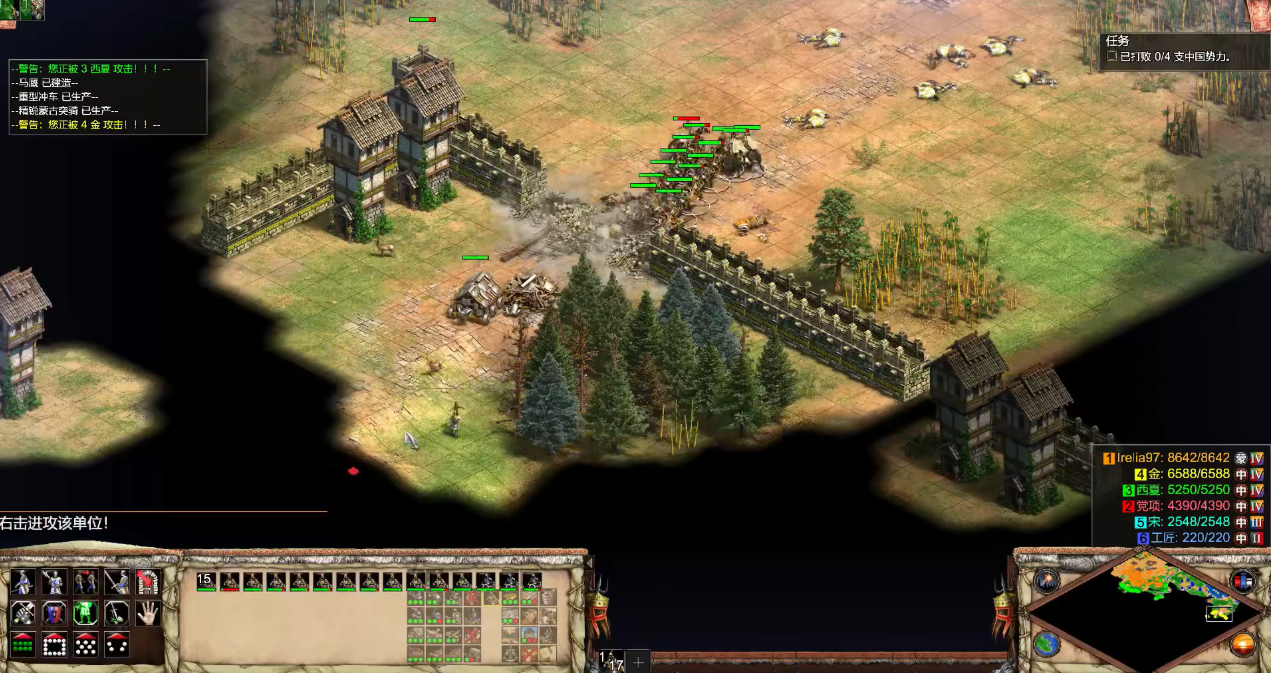Switch minimap to the globe view mode
Image resolution: width=1272 pixels, height=673 pixels.
(x=1046, y=644)
